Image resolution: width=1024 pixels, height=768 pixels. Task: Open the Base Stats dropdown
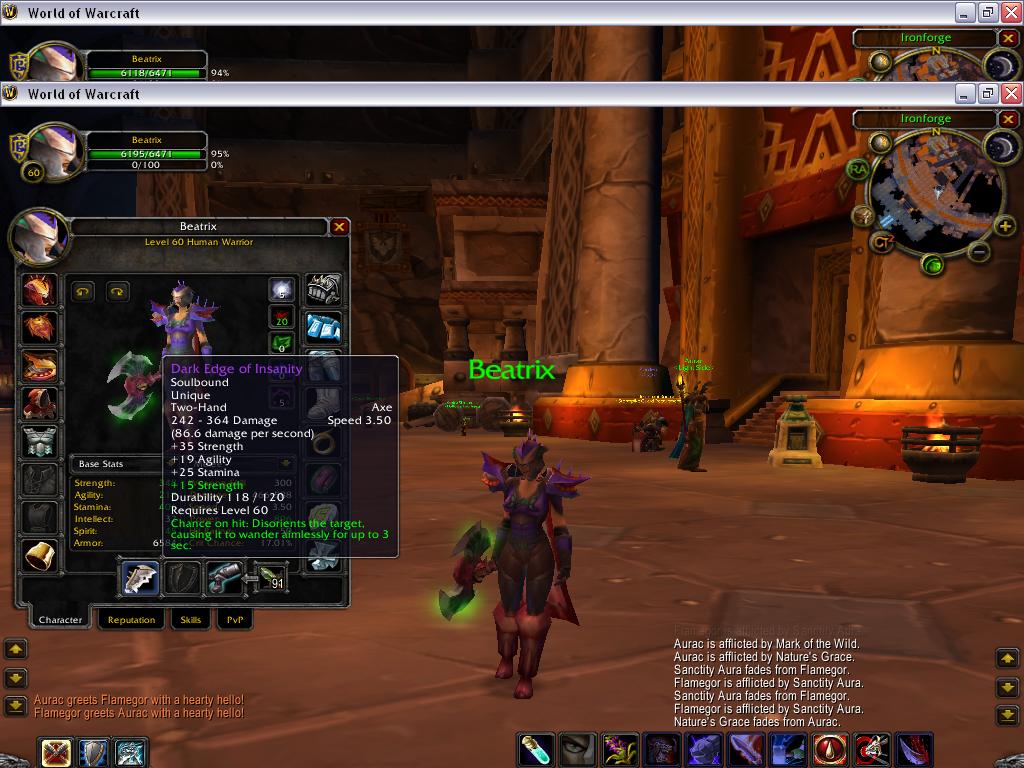(x=285, y=464)
